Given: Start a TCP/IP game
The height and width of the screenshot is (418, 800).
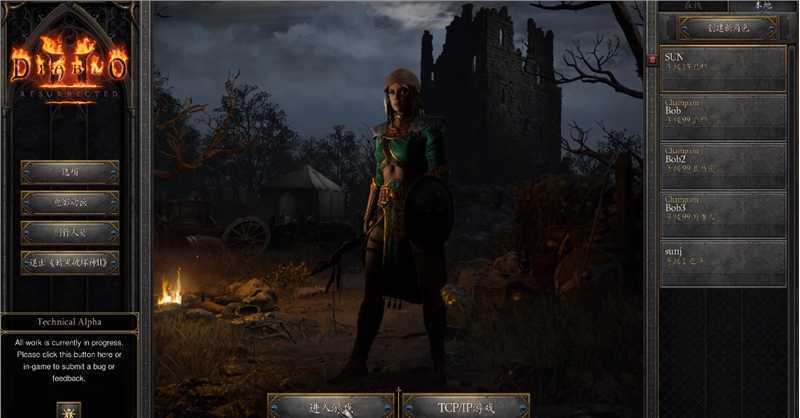Looking at the screenshot, I should (465, 406).
